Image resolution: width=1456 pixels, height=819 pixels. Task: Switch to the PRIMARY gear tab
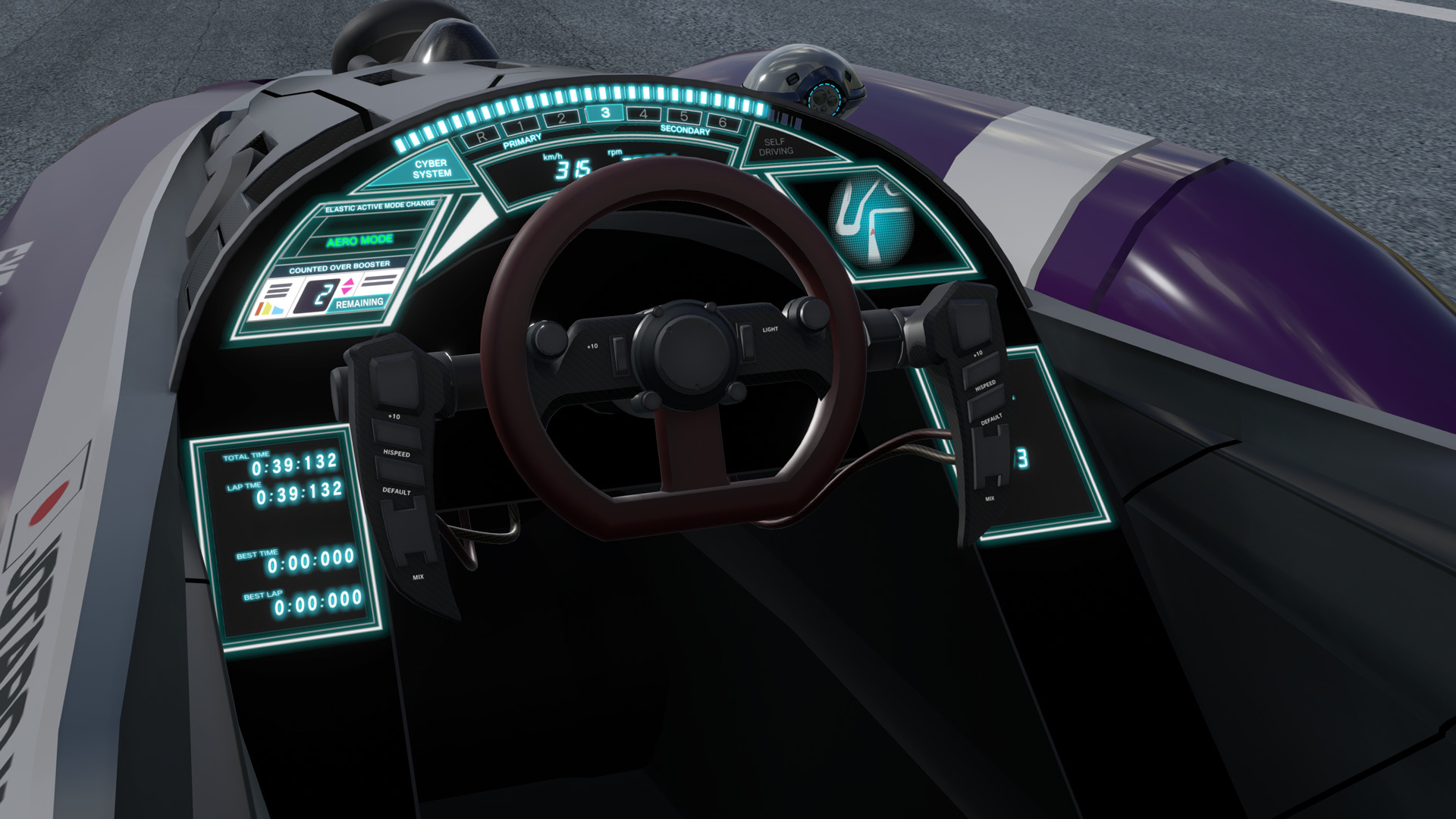[522, 140]
